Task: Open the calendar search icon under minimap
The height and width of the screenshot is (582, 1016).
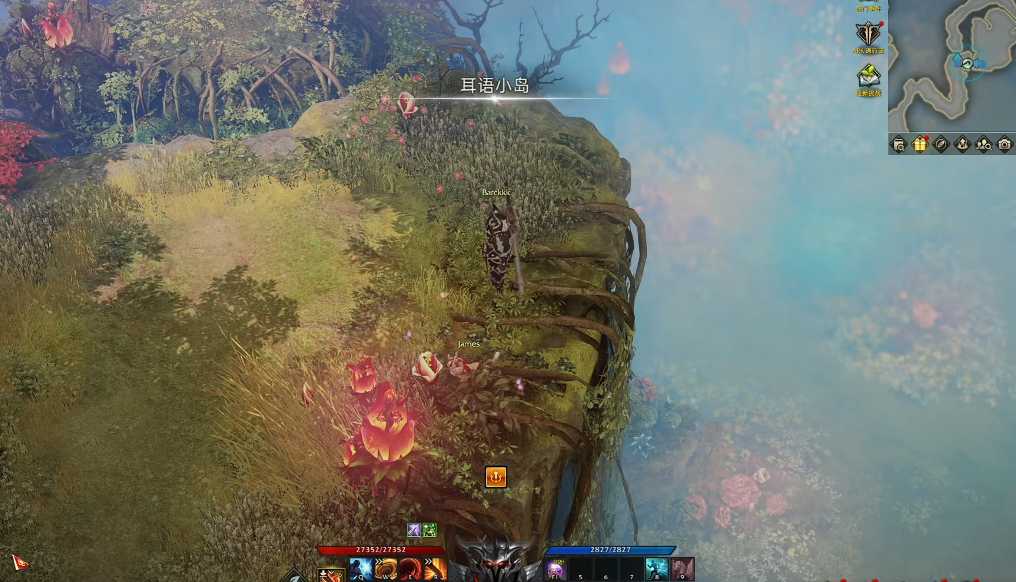Action: 899,144
